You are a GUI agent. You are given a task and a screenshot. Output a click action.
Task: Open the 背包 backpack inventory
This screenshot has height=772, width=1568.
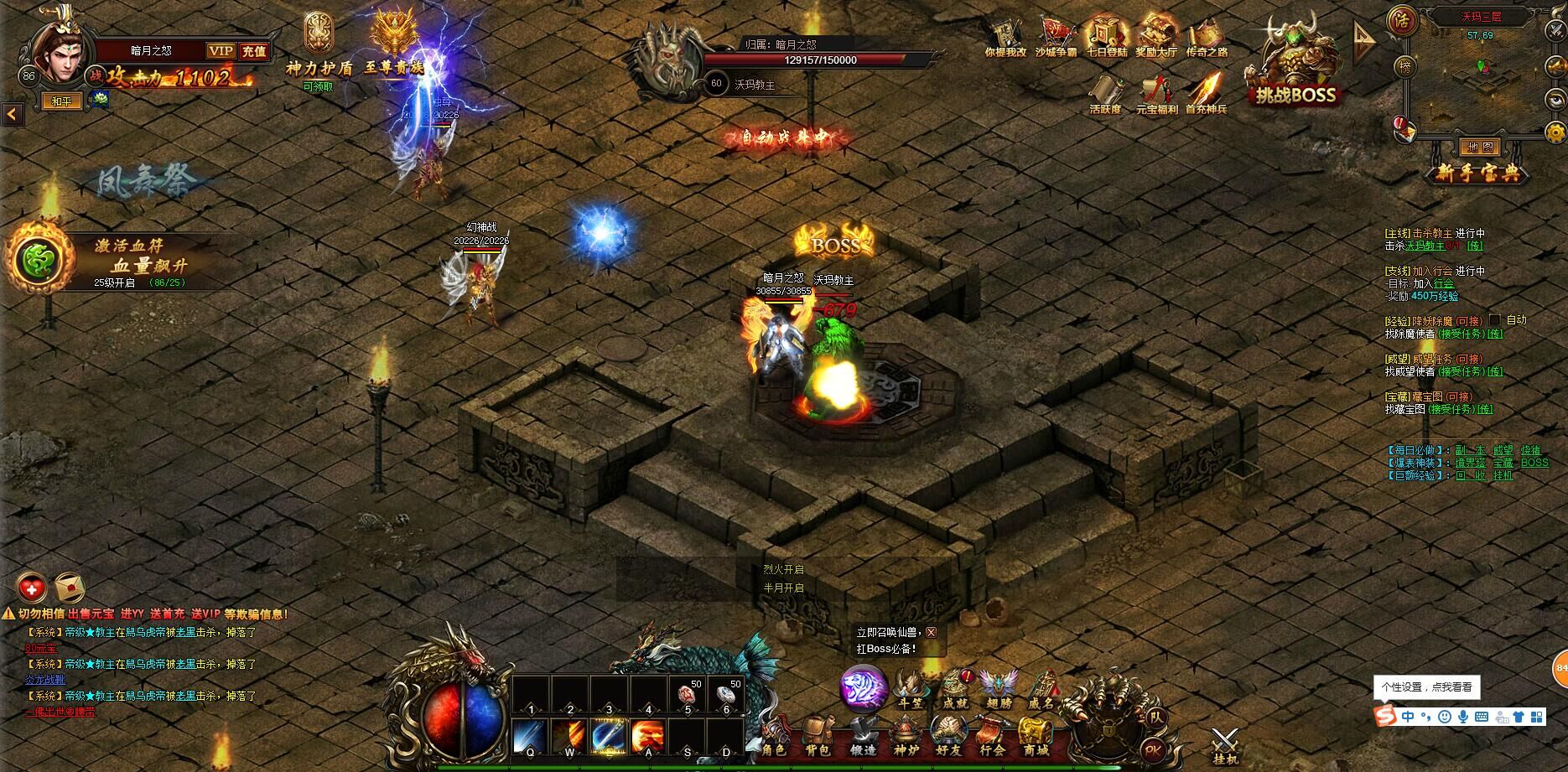818,738
